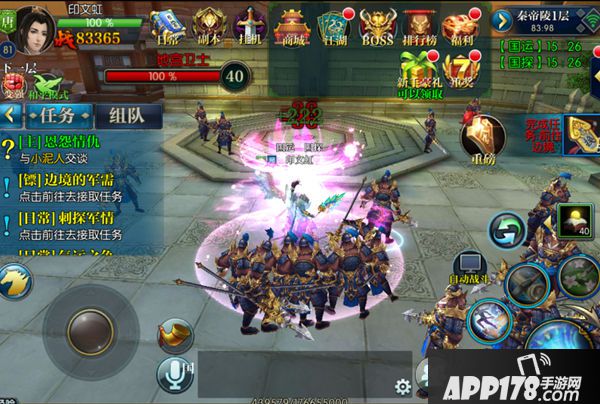600x404 pixels.
Task: Tap the target switch arrows button
Action: (x=507, y=233)
